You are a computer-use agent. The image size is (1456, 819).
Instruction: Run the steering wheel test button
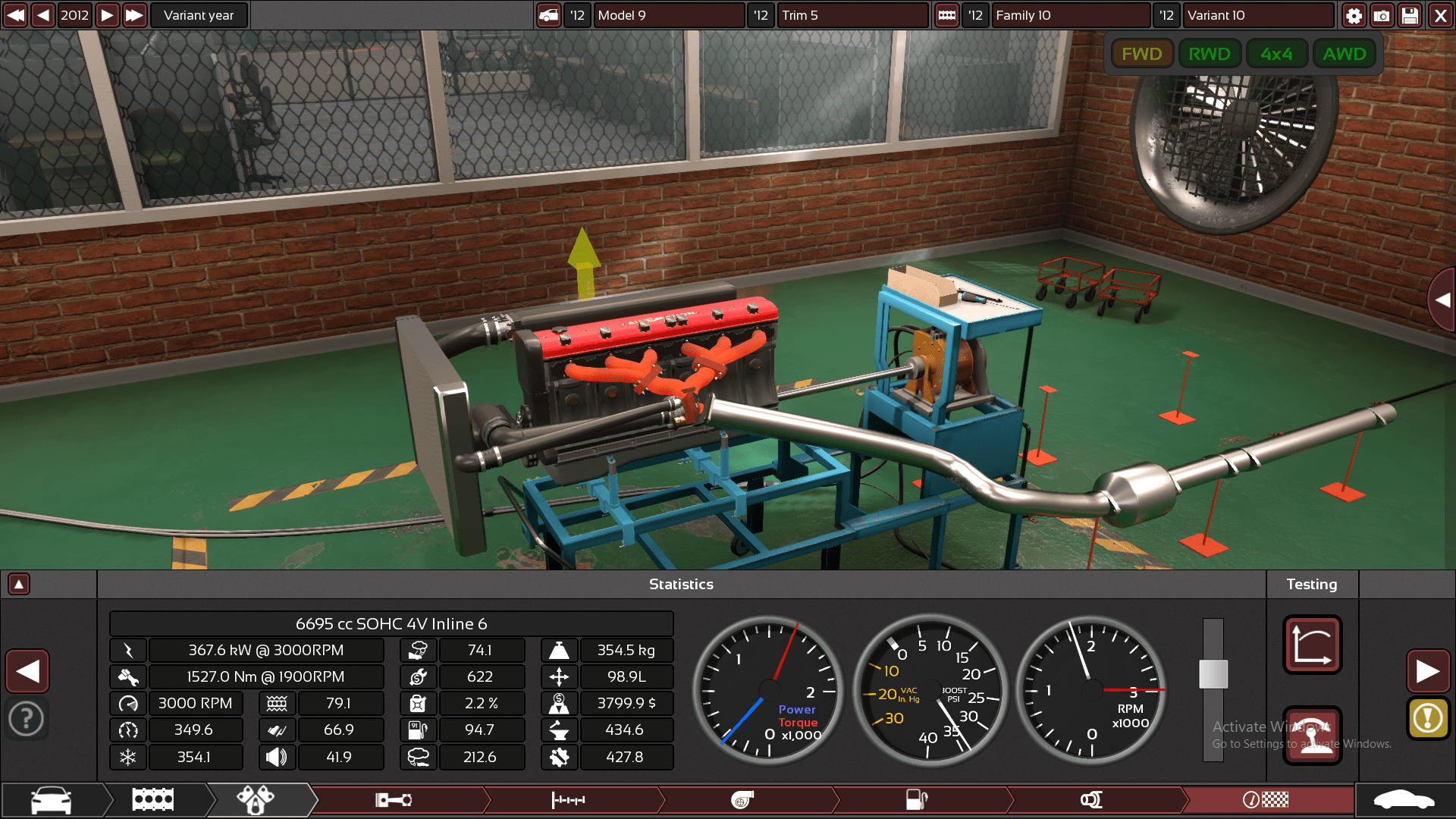1312,733
